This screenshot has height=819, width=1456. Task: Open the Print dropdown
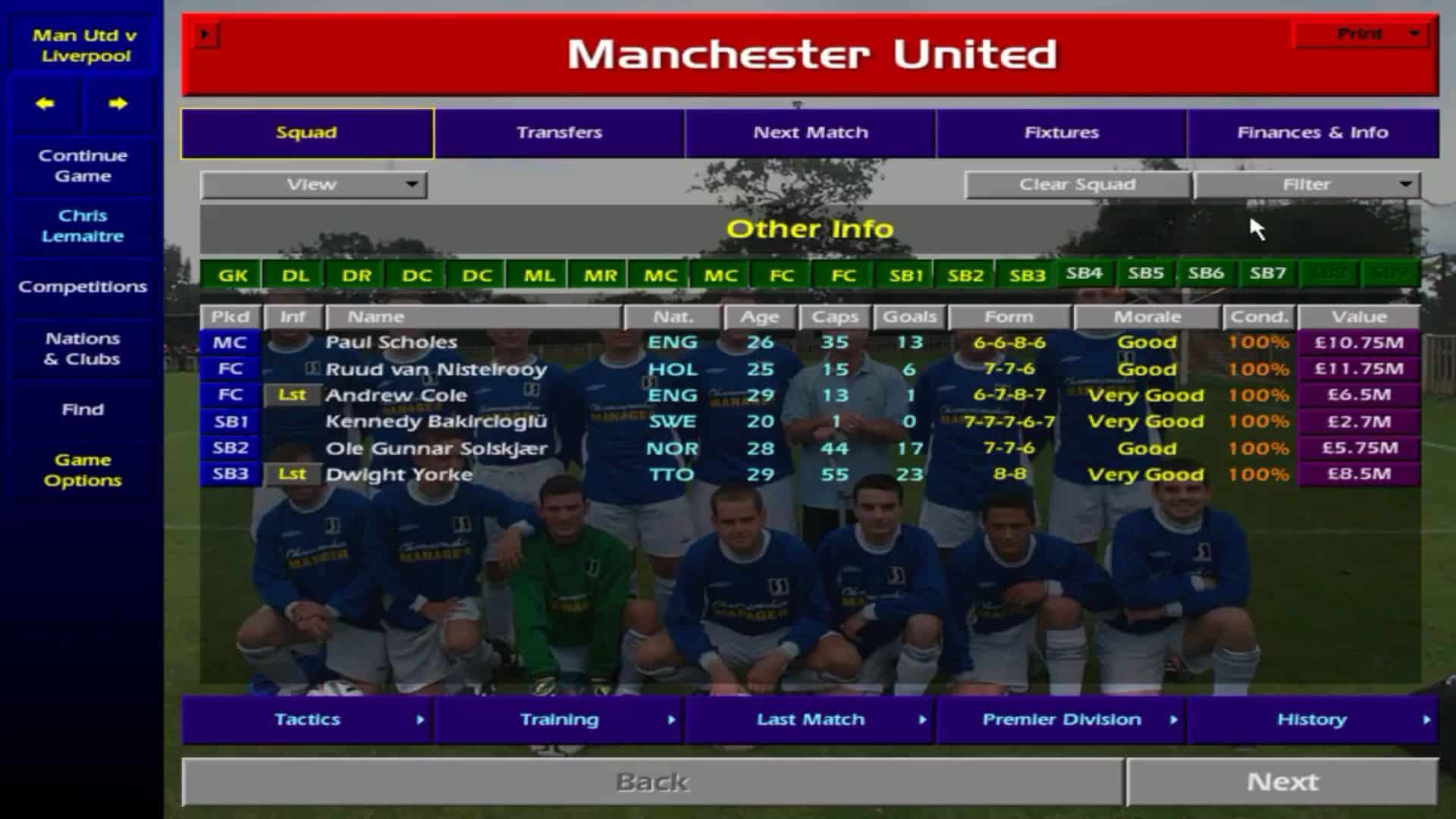(x=1361, y=34)
